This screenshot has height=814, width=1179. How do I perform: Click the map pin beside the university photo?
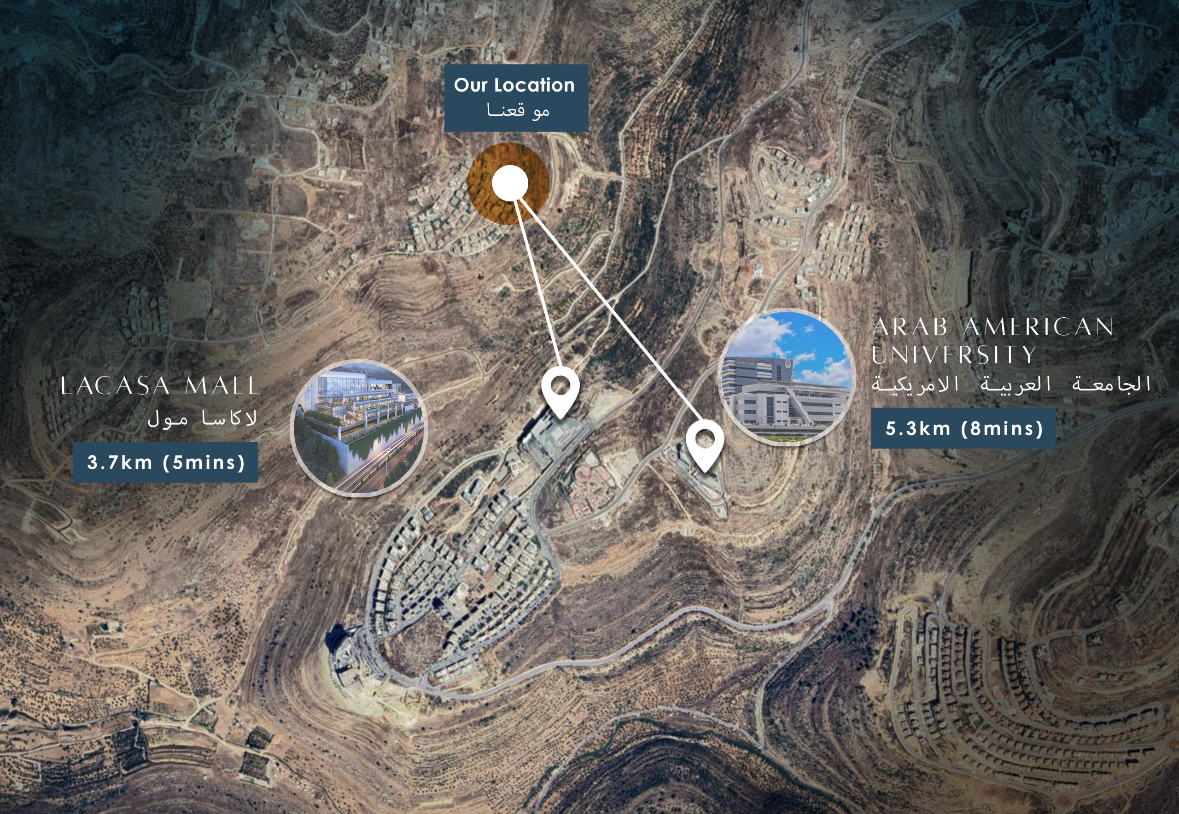706,443
